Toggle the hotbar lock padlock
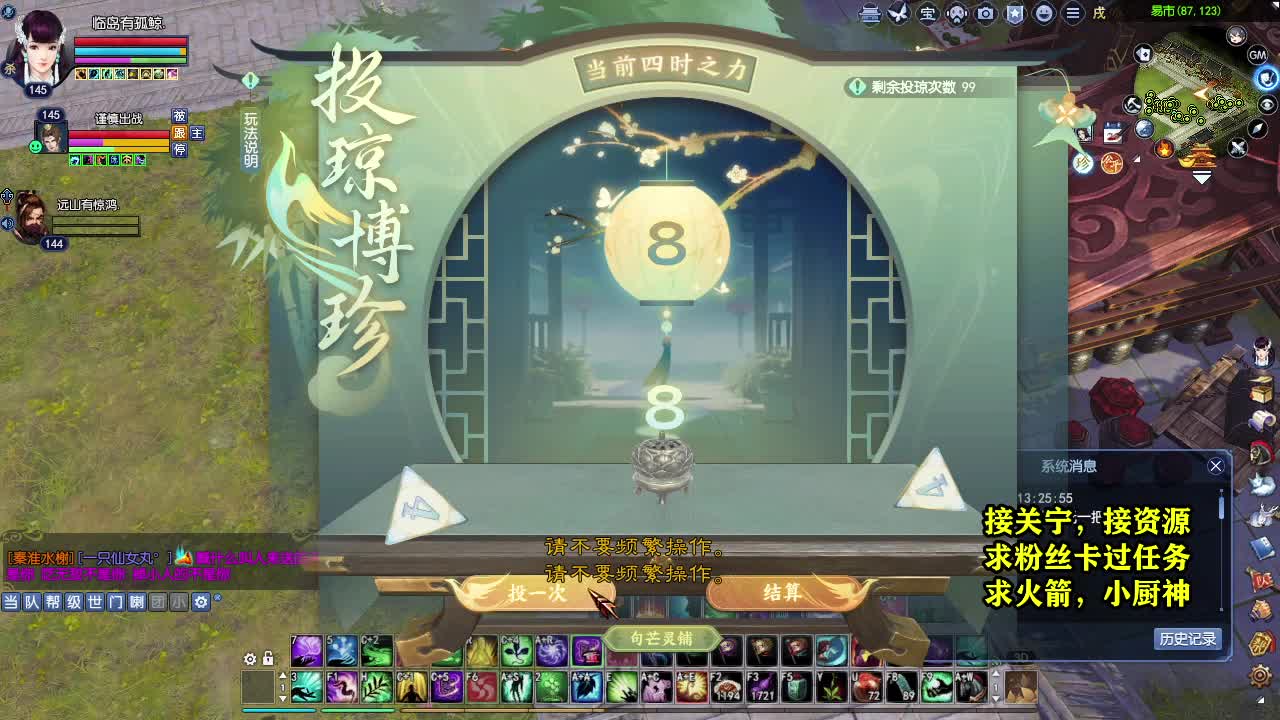 (267, 660)
